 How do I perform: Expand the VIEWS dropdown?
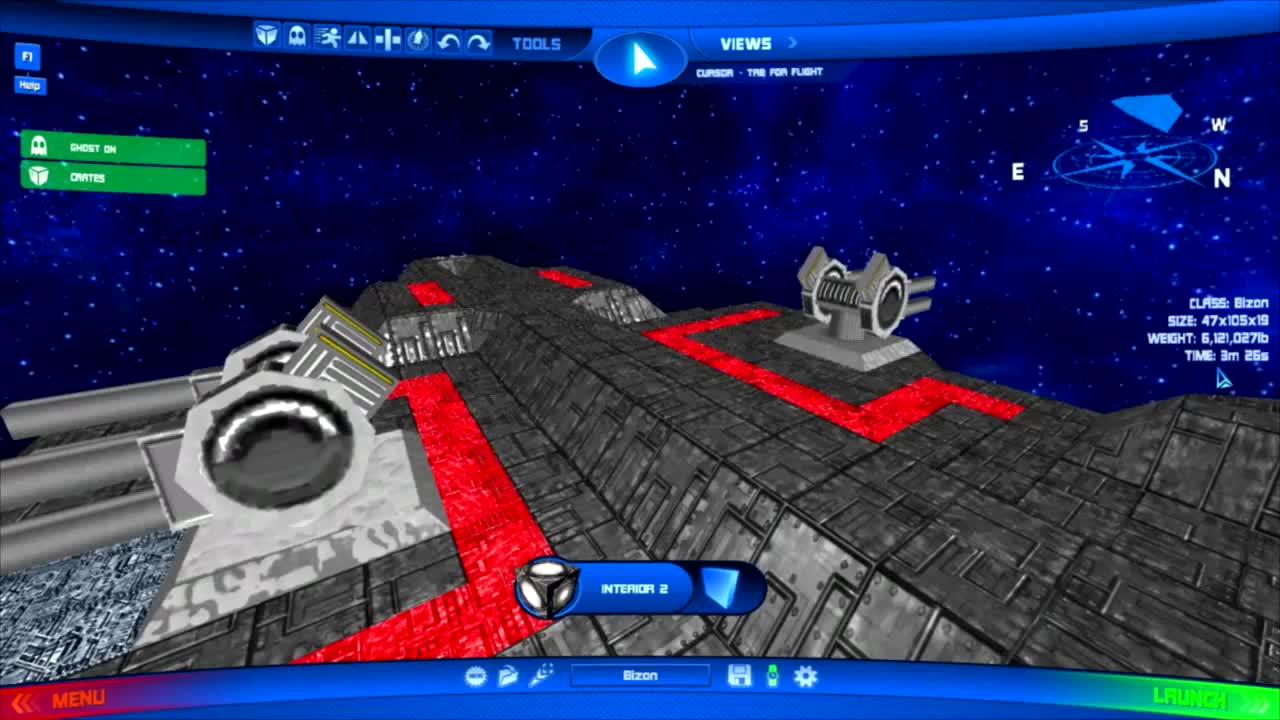pyautogui.click(x=745, y=42)
